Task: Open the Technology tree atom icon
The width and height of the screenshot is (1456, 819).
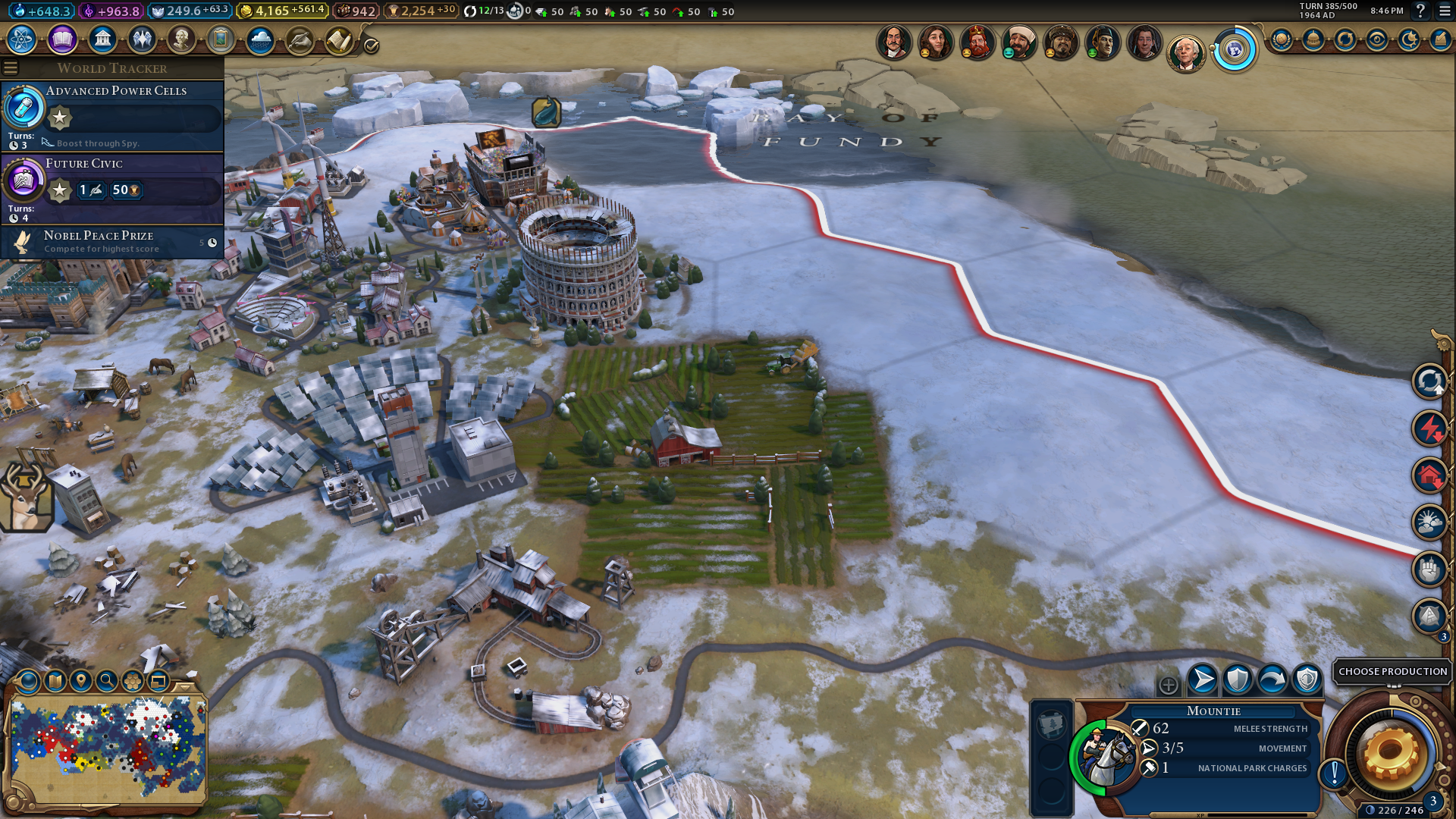Action: [x=22, y=39]
